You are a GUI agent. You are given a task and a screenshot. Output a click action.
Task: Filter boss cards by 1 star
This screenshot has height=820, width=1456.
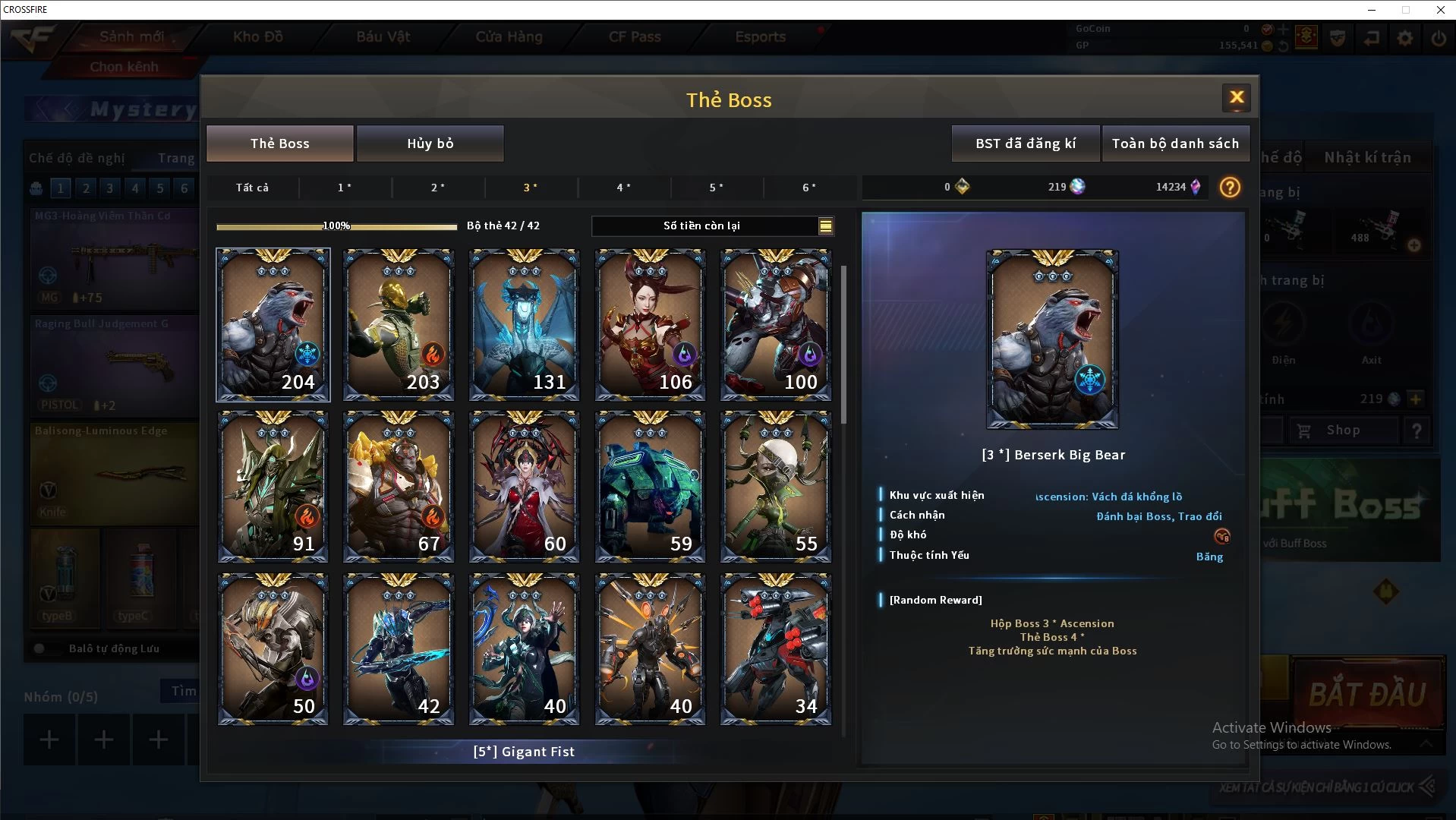point(345,188)
